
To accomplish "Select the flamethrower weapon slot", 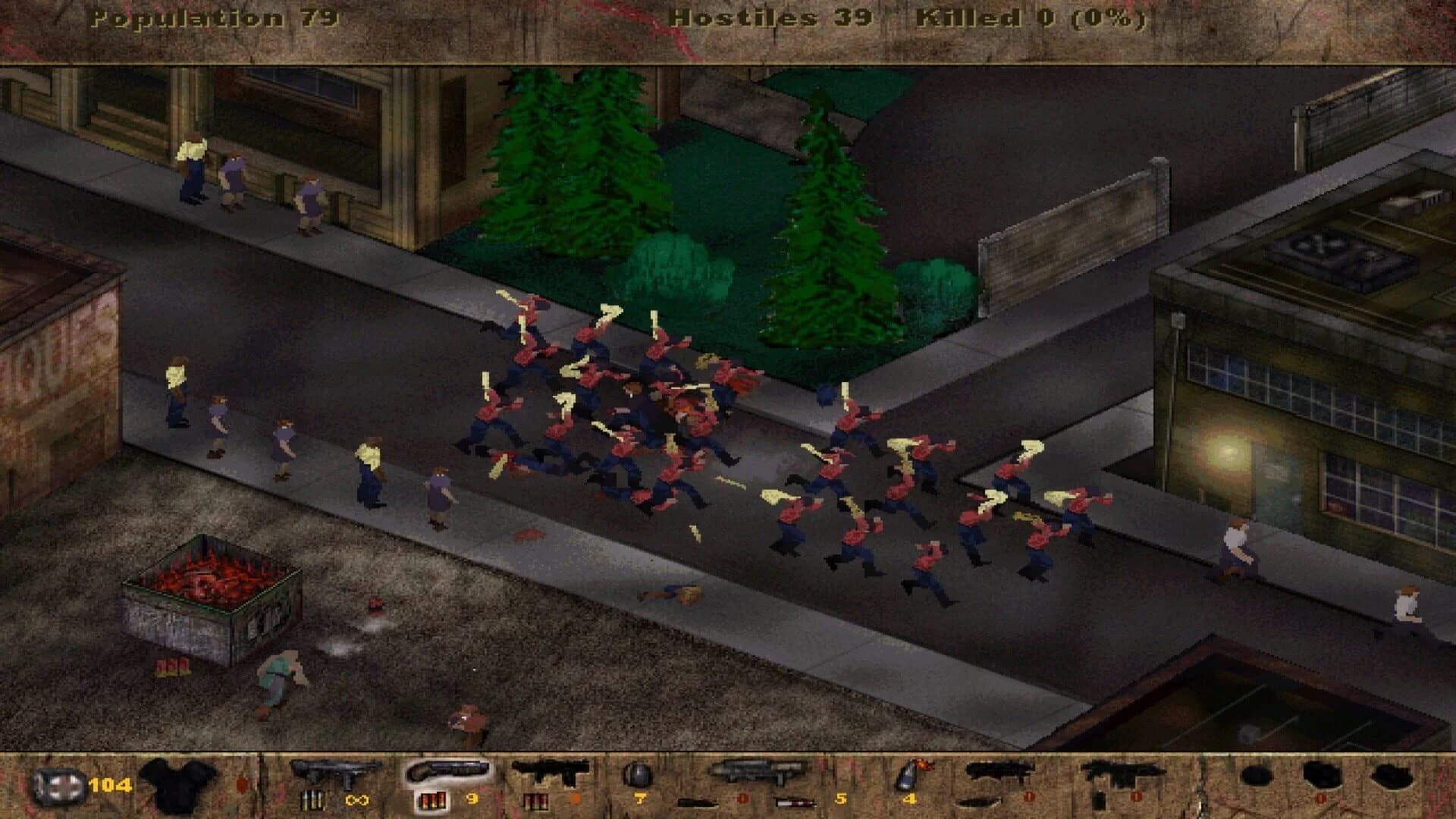I will coord(993,773).
